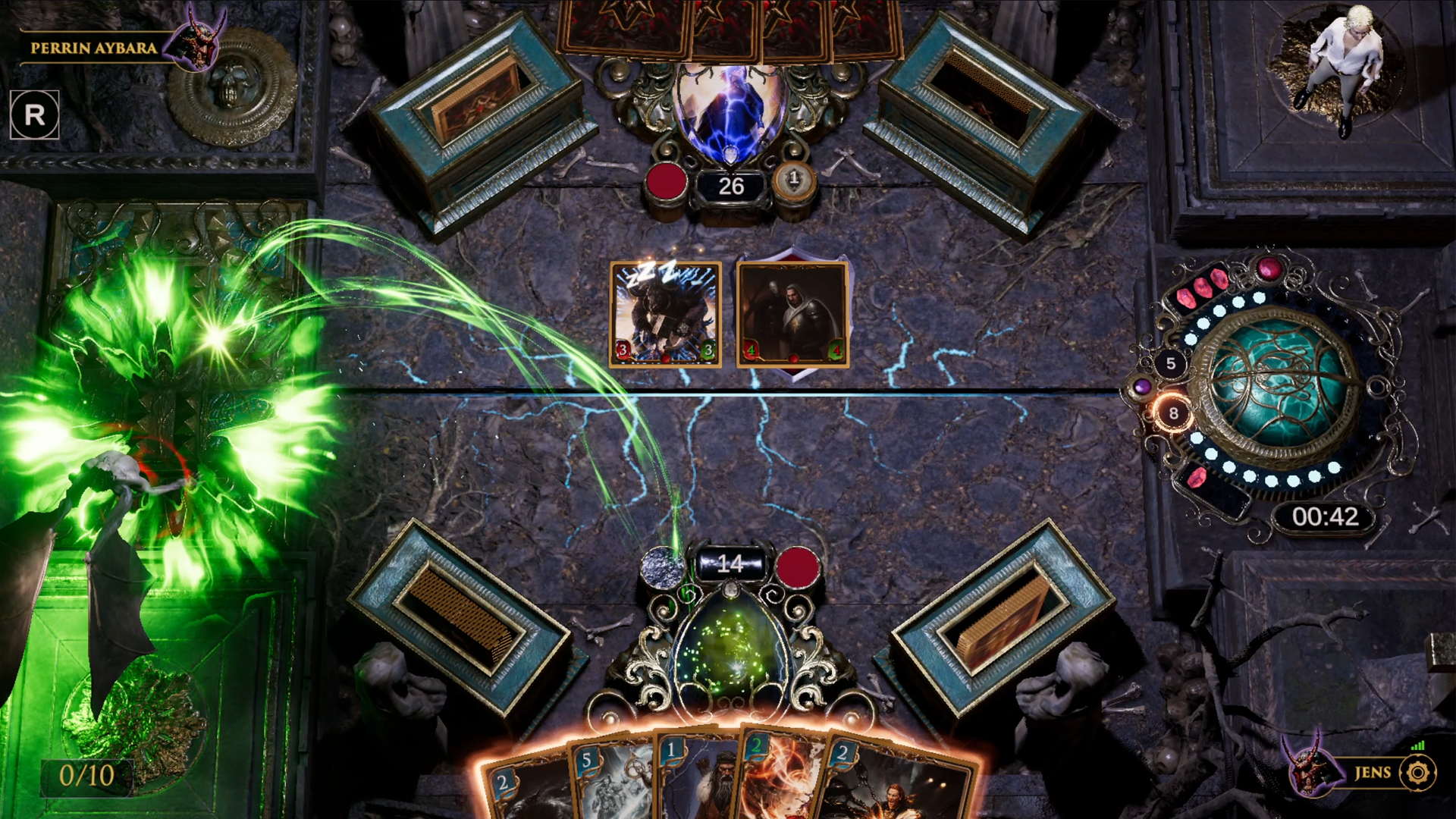Toggle the "5" counter on the turn wheel
This screenshot has width=1456, height=819.
(1171, 362)
